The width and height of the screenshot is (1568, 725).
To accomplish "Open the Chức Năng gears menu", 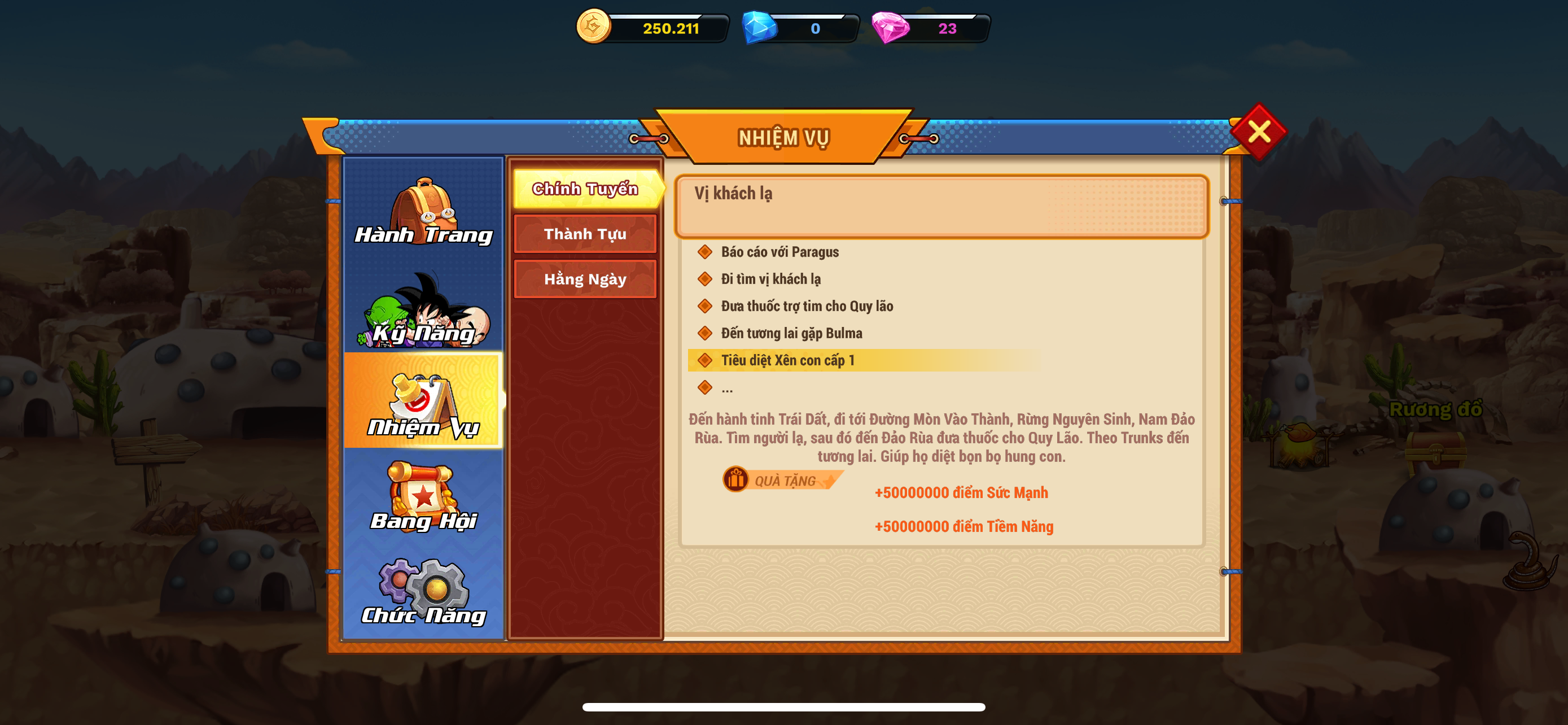I will pos(424,591).
